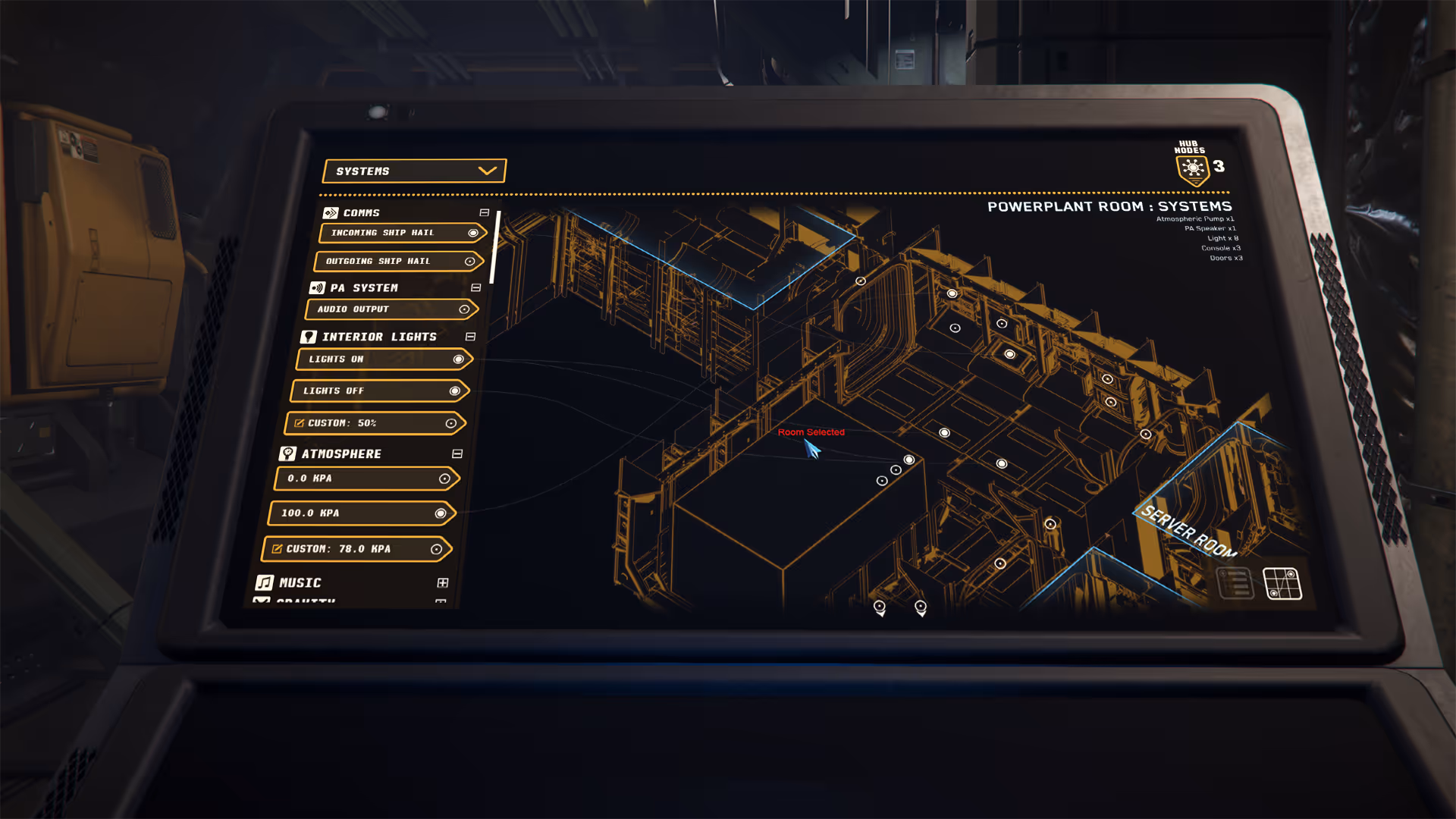Image resolution: width=1456 pixels, height=819 pixels.
Task: Select Outgoing Ship Hail option
Action: pyautogui.click(x=399, y=261)
